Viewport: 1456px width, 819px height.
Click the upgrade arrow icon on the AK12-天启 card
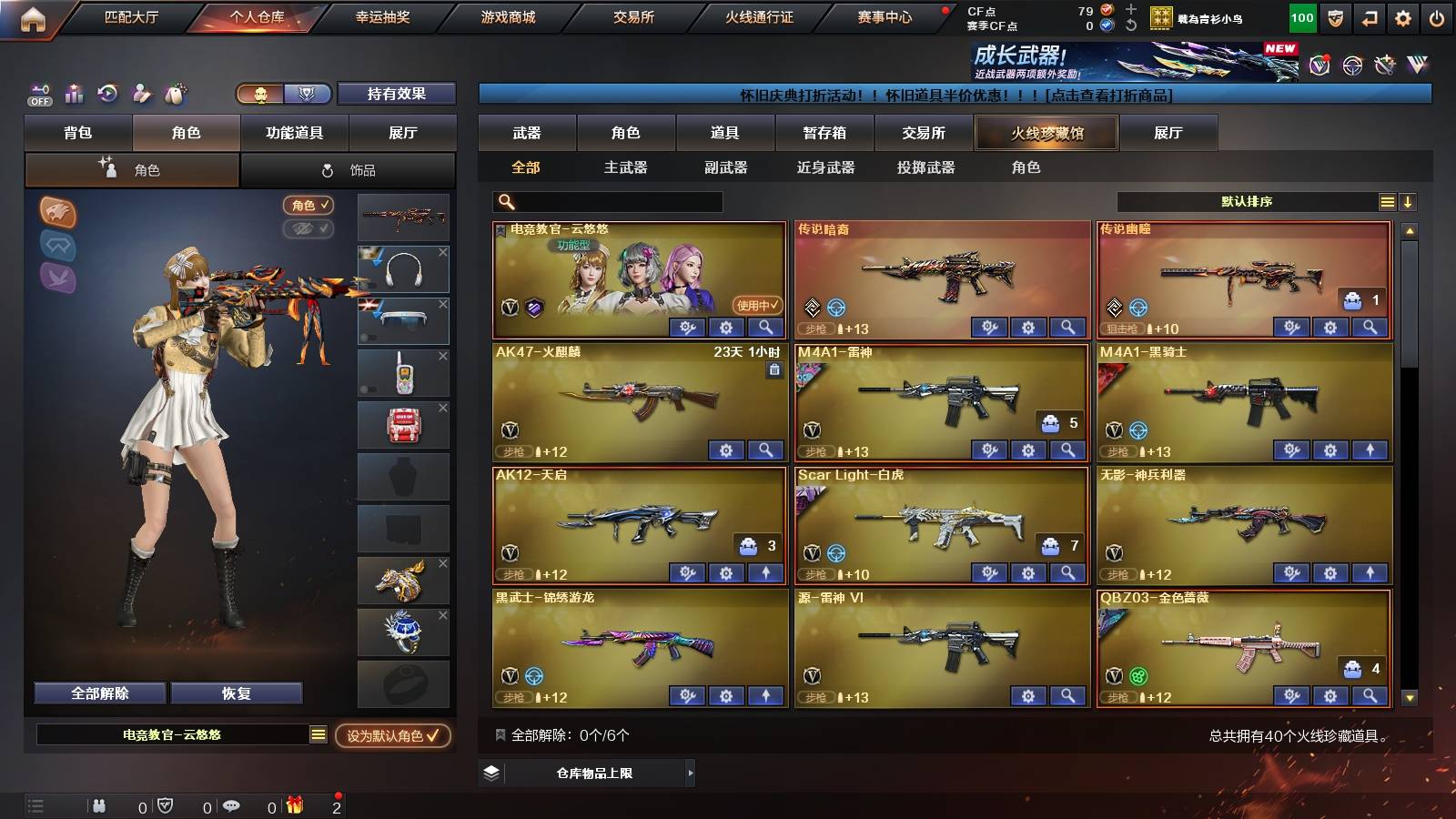(765, 574)
